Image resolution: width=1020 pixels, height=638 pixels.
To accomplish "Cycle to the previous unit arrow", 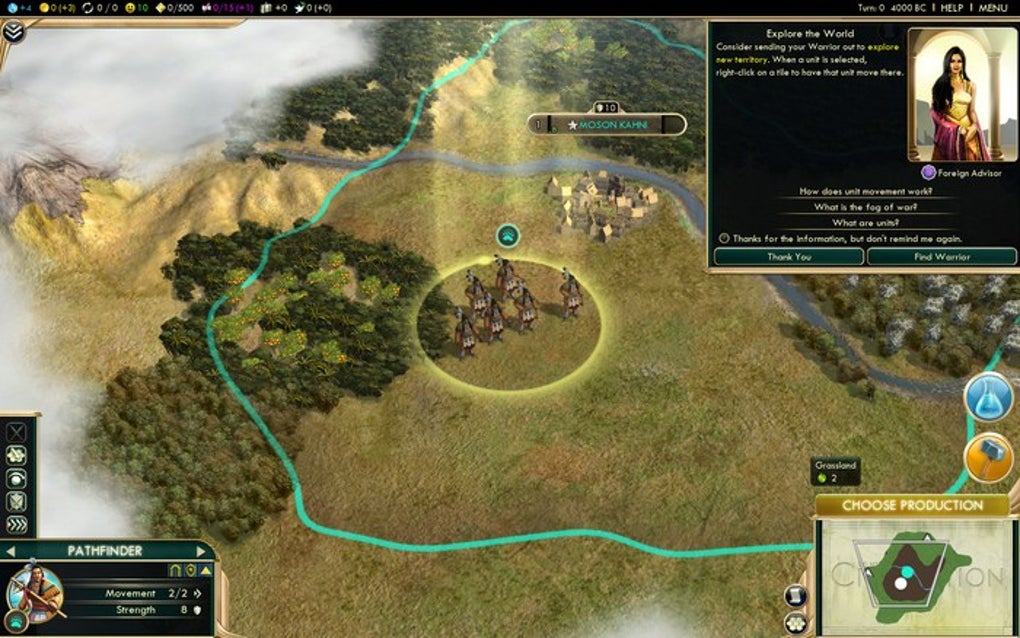I will point(11,551).
